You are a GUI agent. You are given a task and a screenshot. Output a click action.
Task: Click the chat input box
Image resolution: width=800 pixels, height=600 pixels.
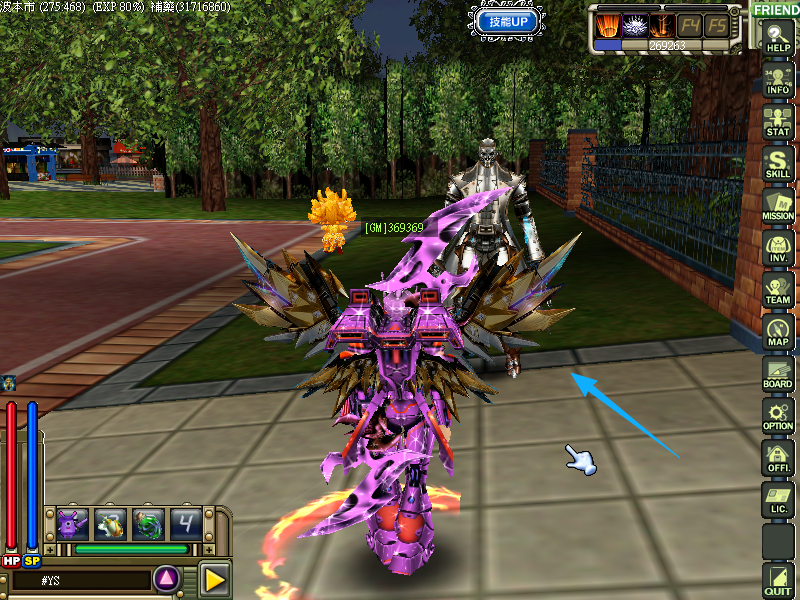[80, 579]
